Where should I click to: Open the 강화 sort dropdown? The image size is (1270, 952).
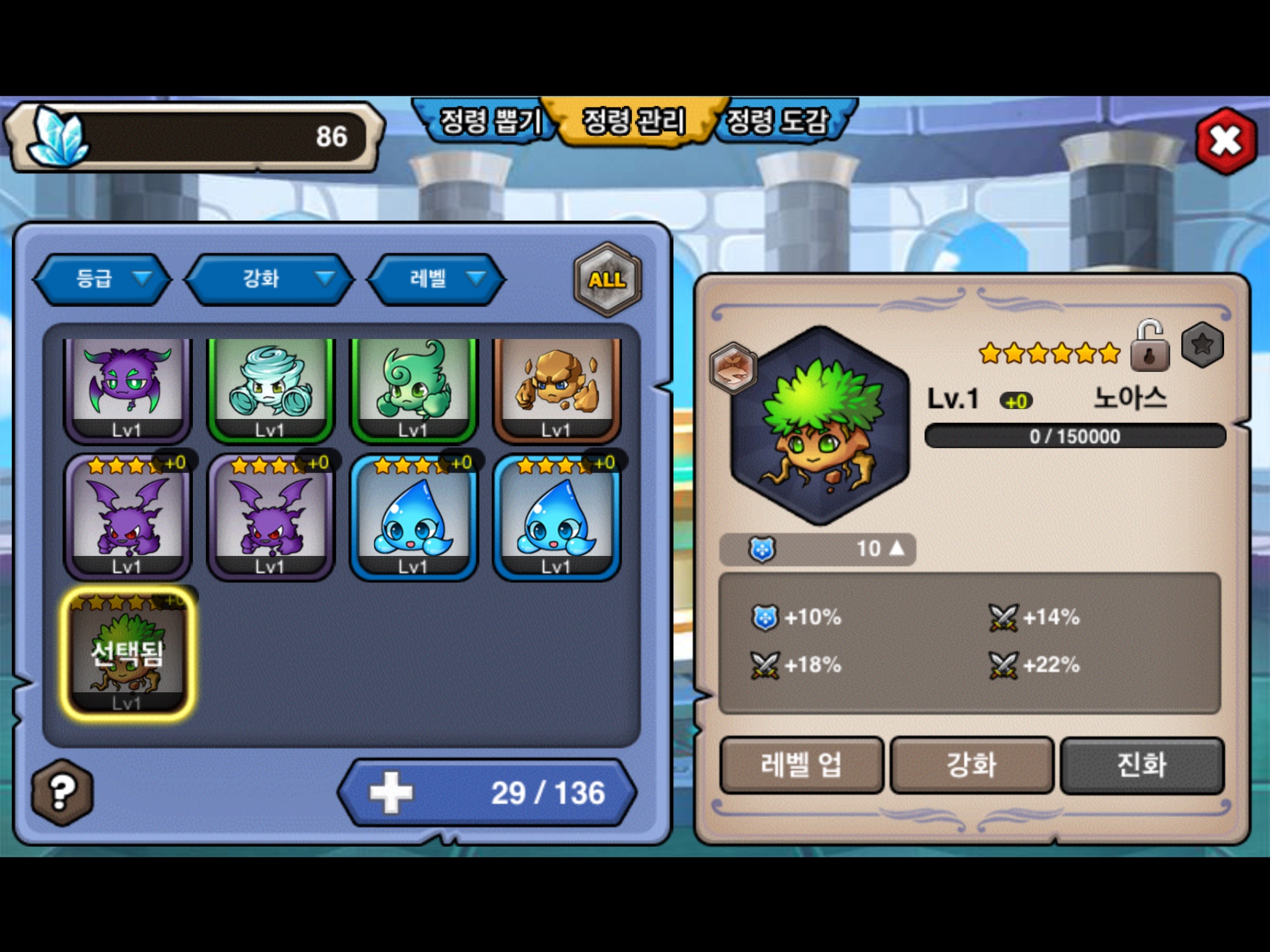[270, 279]
